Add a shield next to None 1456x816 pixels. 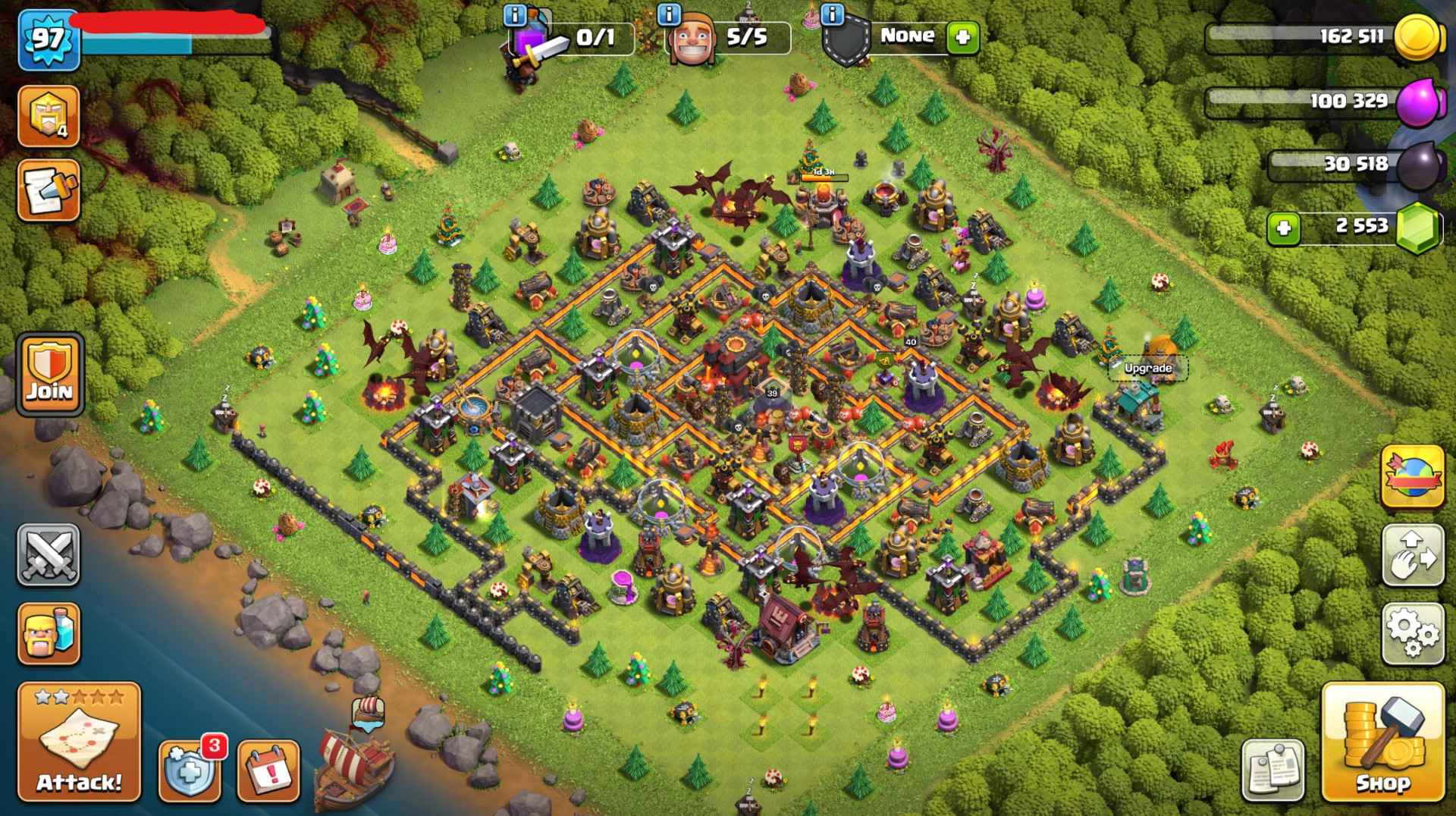click(x=962, y=36)
